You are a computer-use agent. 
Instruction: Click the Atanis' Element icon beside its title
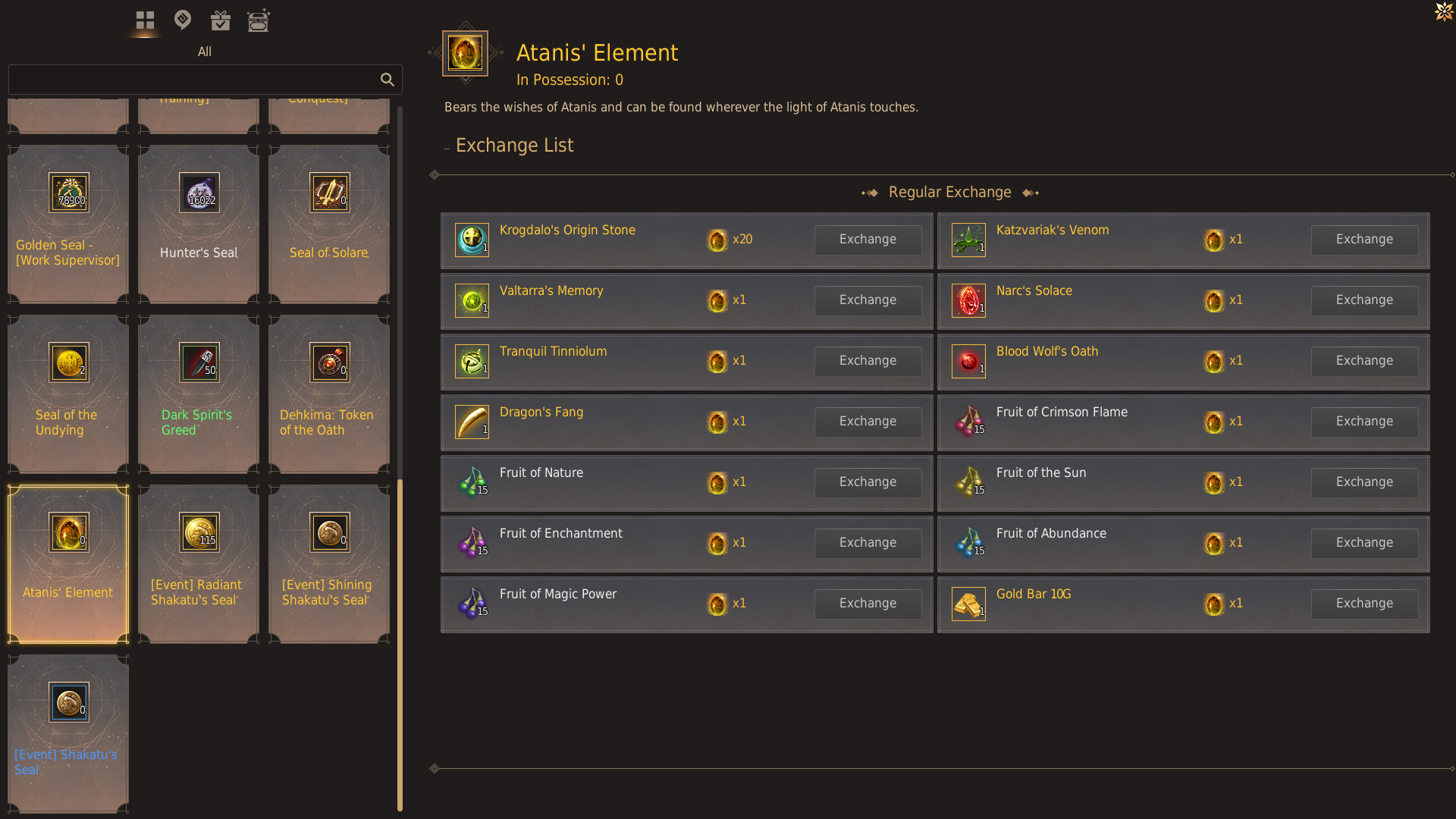click(x=465, y=55)
